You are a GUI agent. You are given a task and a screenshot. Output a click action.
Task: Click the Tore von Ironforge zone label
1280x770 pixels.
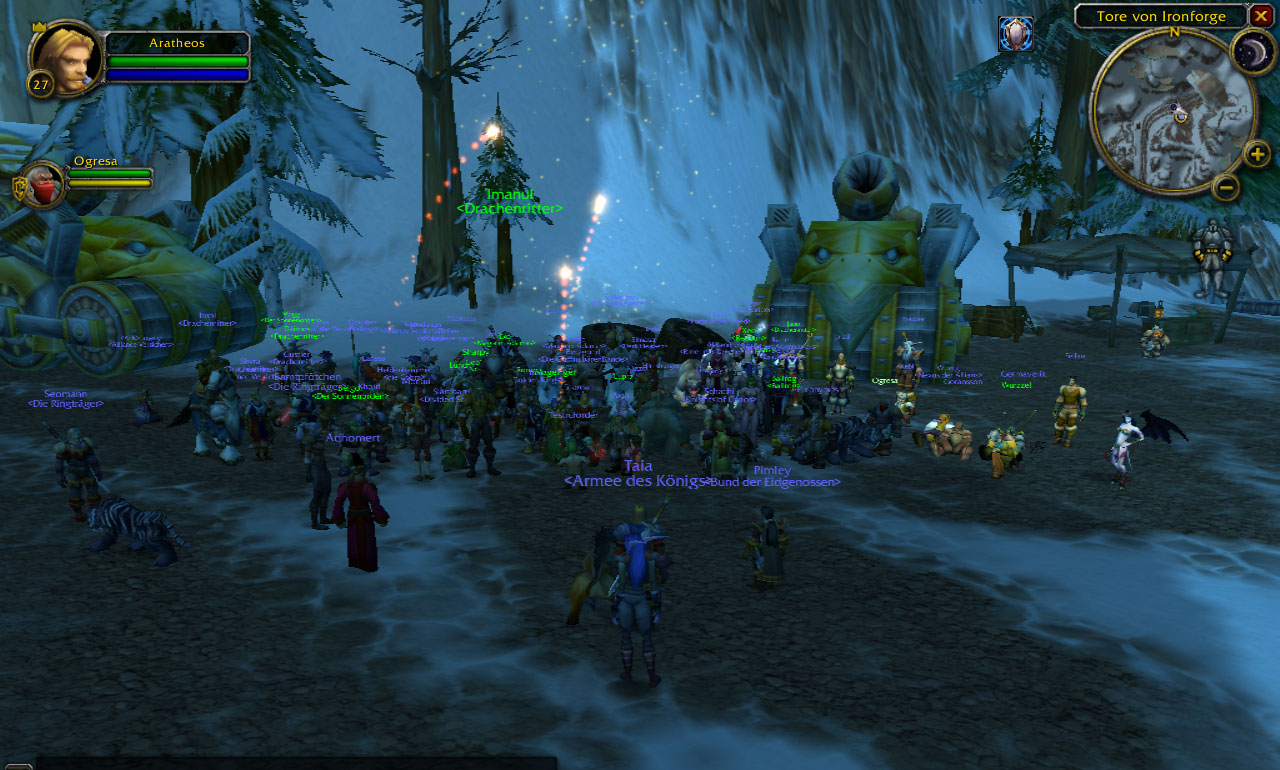click(x=1160, y=16)
